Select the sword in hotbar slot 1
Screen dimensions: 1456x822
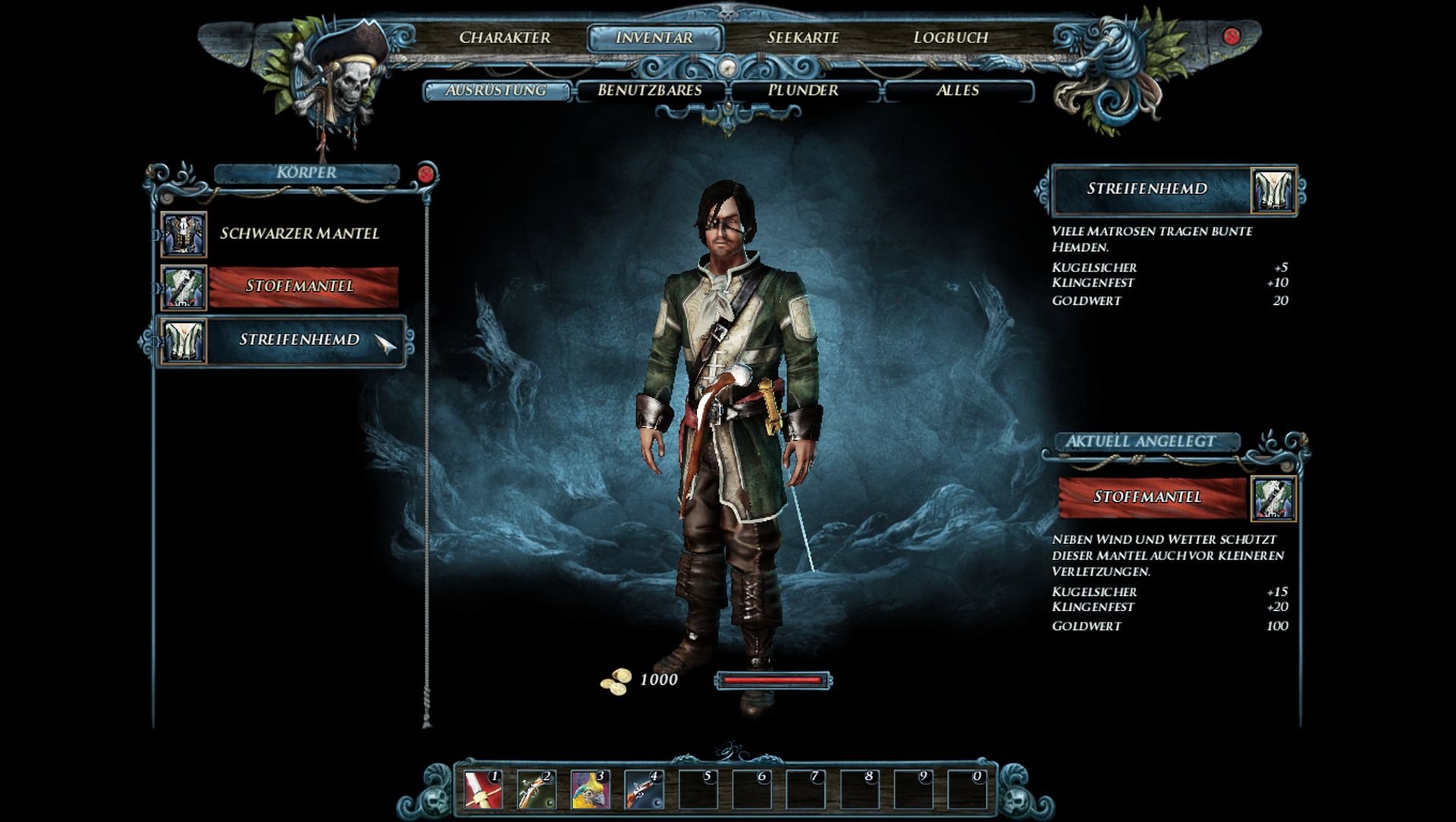pyautogui.click(x=483, y=789)
